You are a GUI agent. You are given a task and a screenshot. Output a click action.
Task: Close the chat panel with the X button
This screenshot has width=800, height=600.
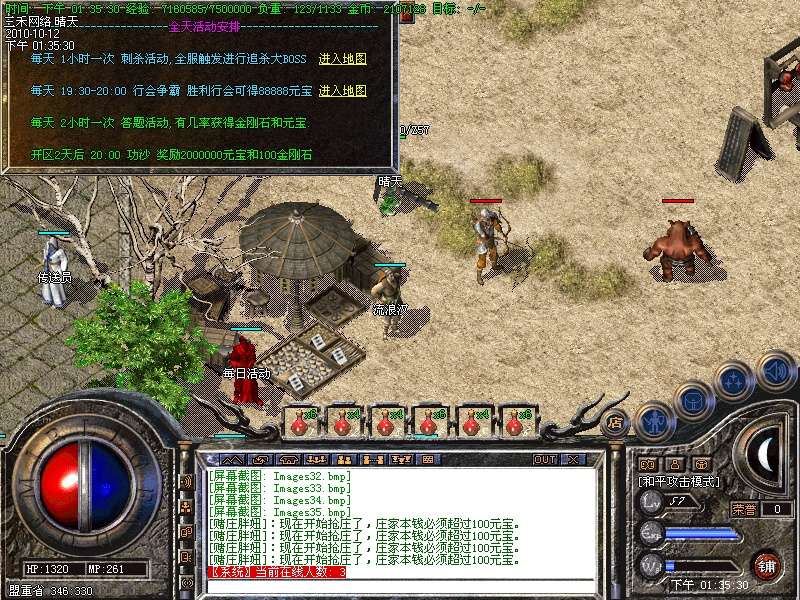(x=573, y=460)
